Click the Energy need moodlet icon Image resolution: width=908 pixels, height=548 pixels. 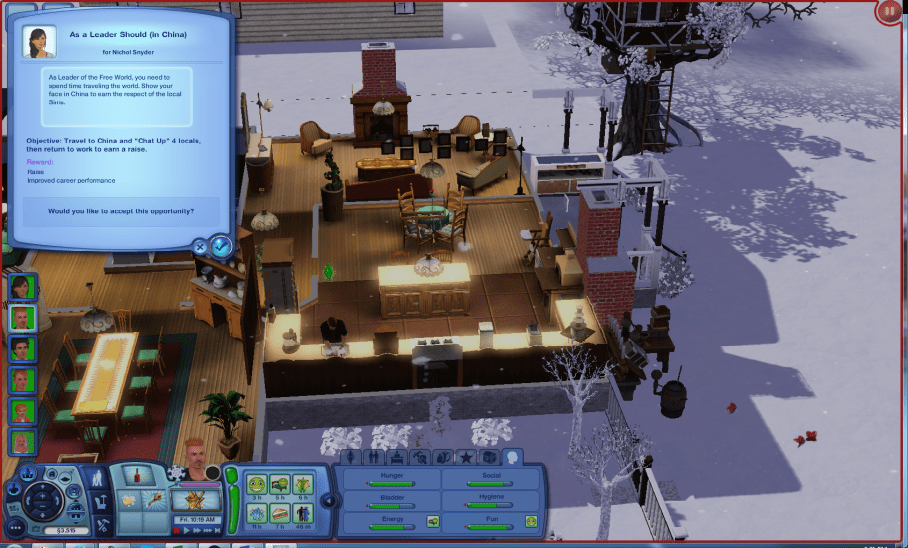pyautogui.click(x=433, y=521)
